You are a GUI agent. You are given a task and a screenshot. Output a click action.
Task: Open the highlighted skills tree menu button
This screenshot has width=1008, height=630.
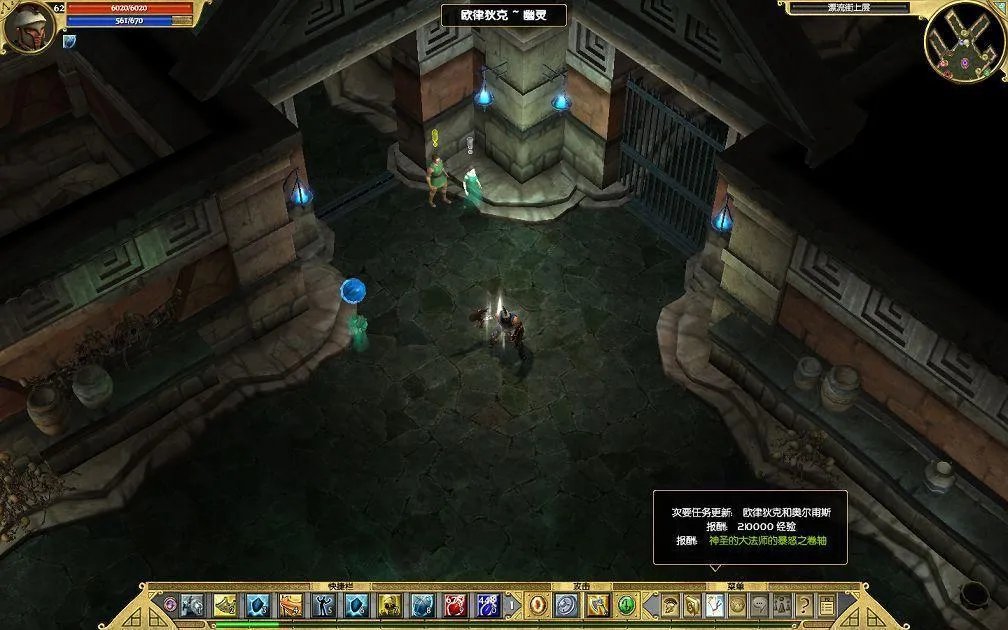pos(714,605)
